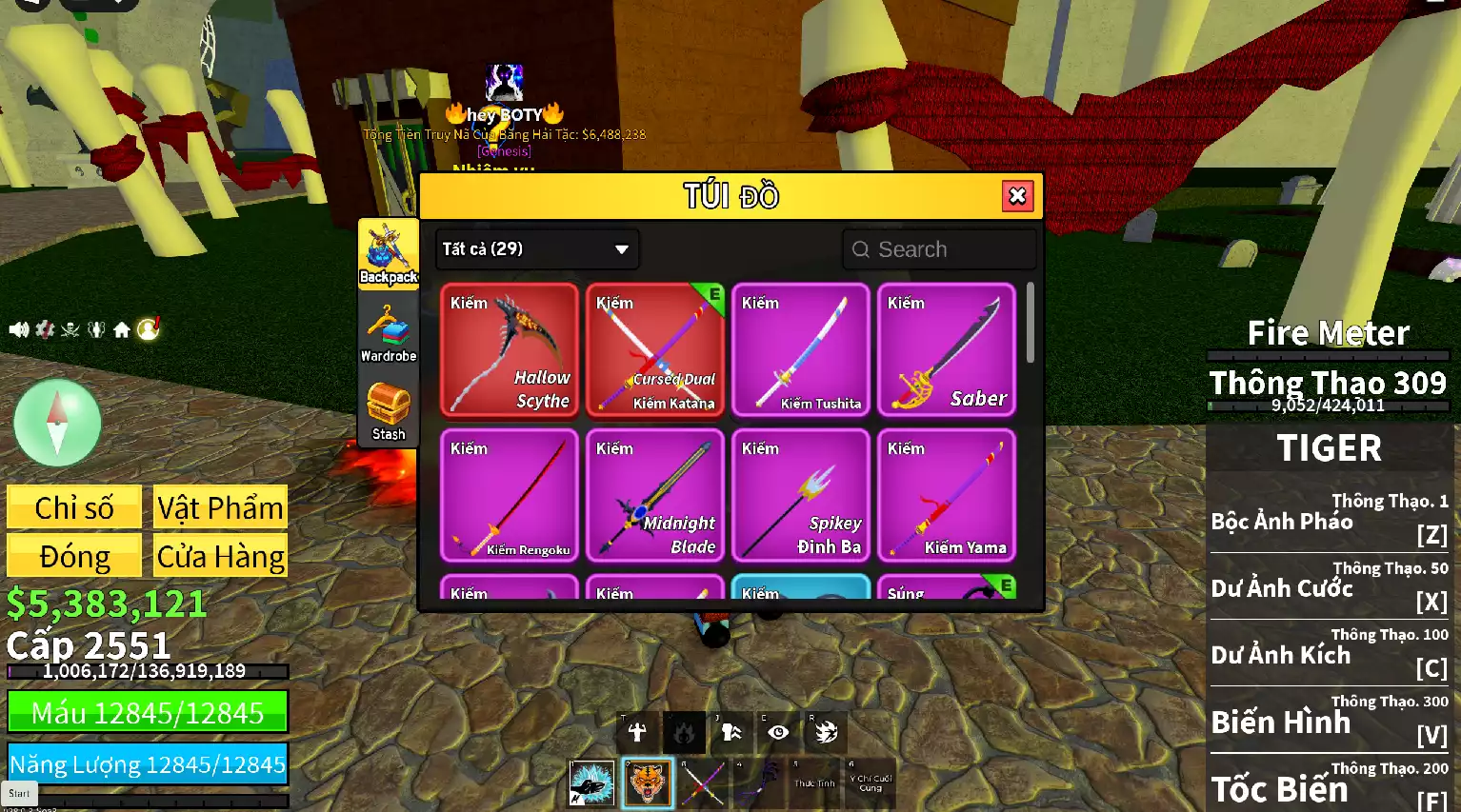Select the tiger hotbar slot

[x=648, y=783]
